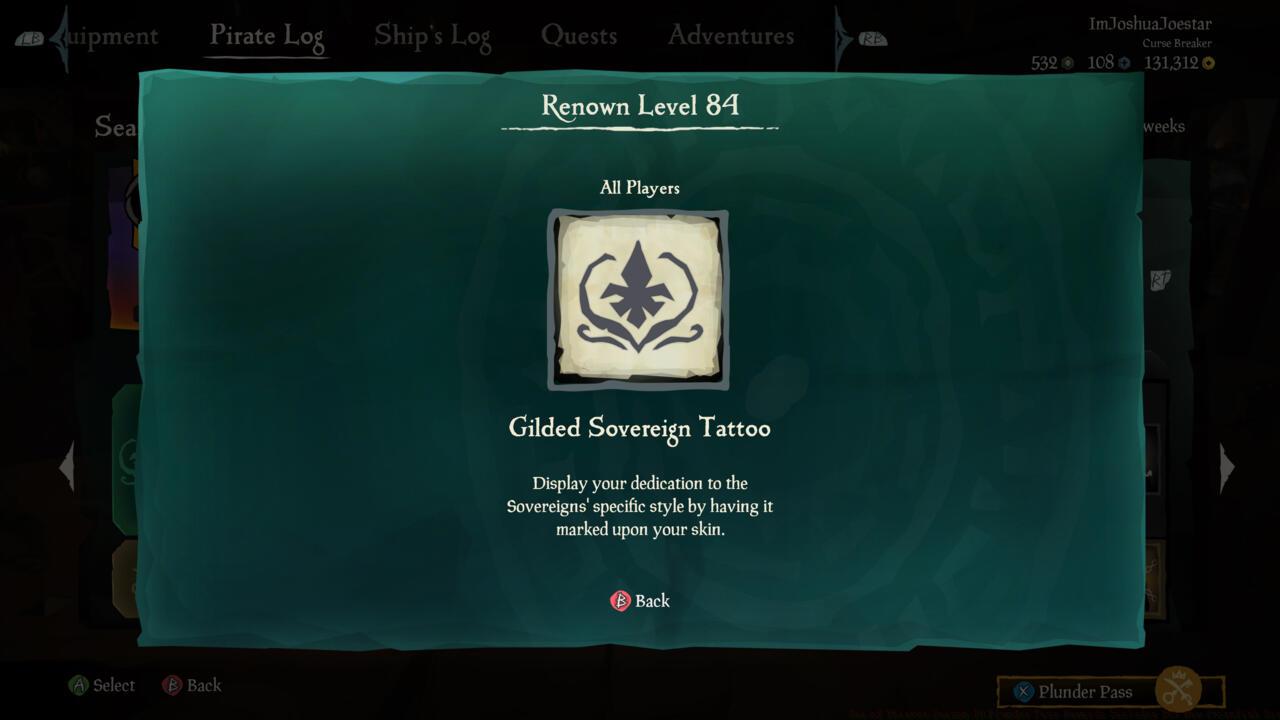Select the Pirate Log tab
The height and width of the screenshot is (720, 1280).
click(x=266, y=35)
